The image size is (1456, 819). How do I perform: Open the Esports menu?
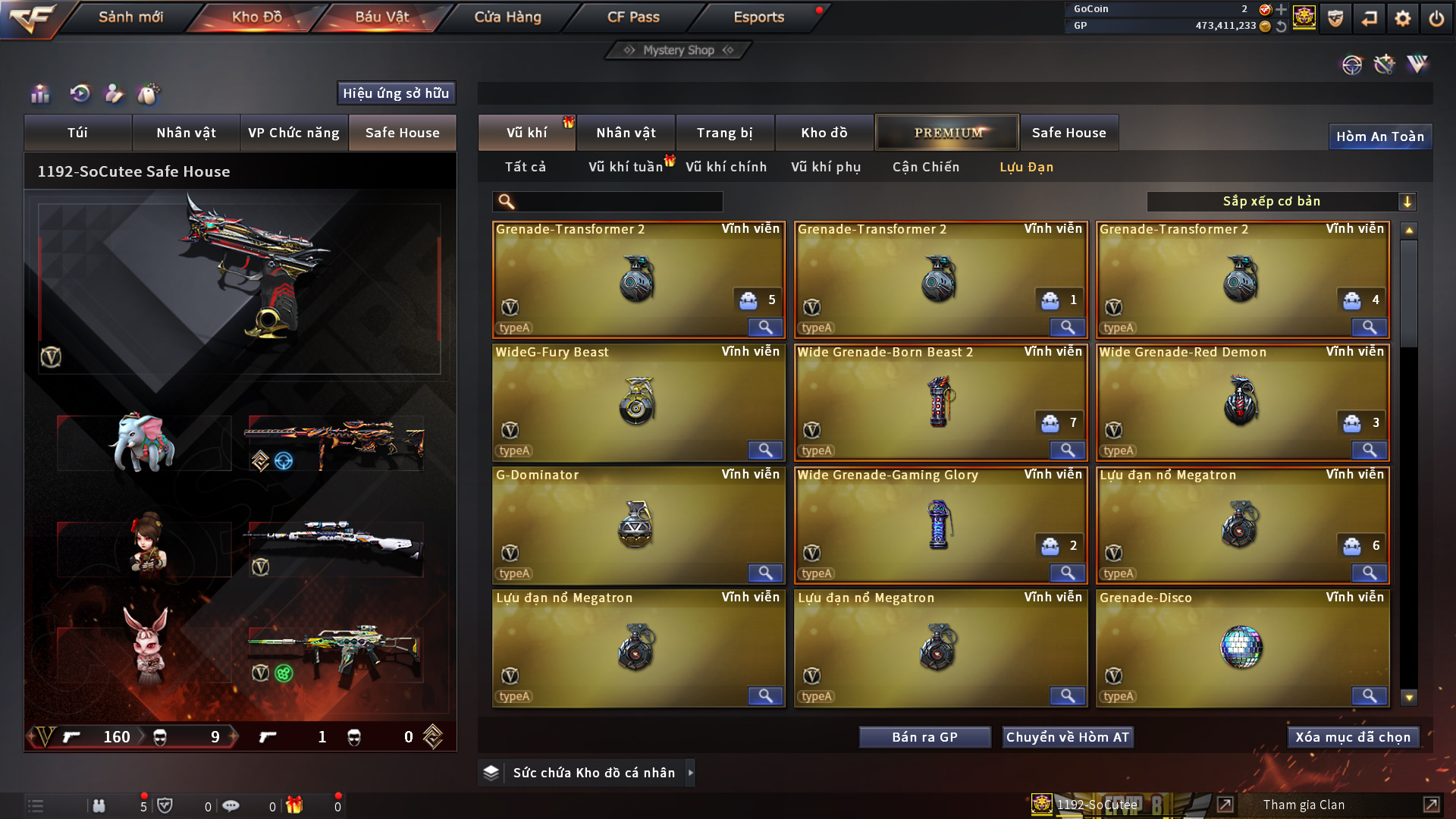pos(758,17)
